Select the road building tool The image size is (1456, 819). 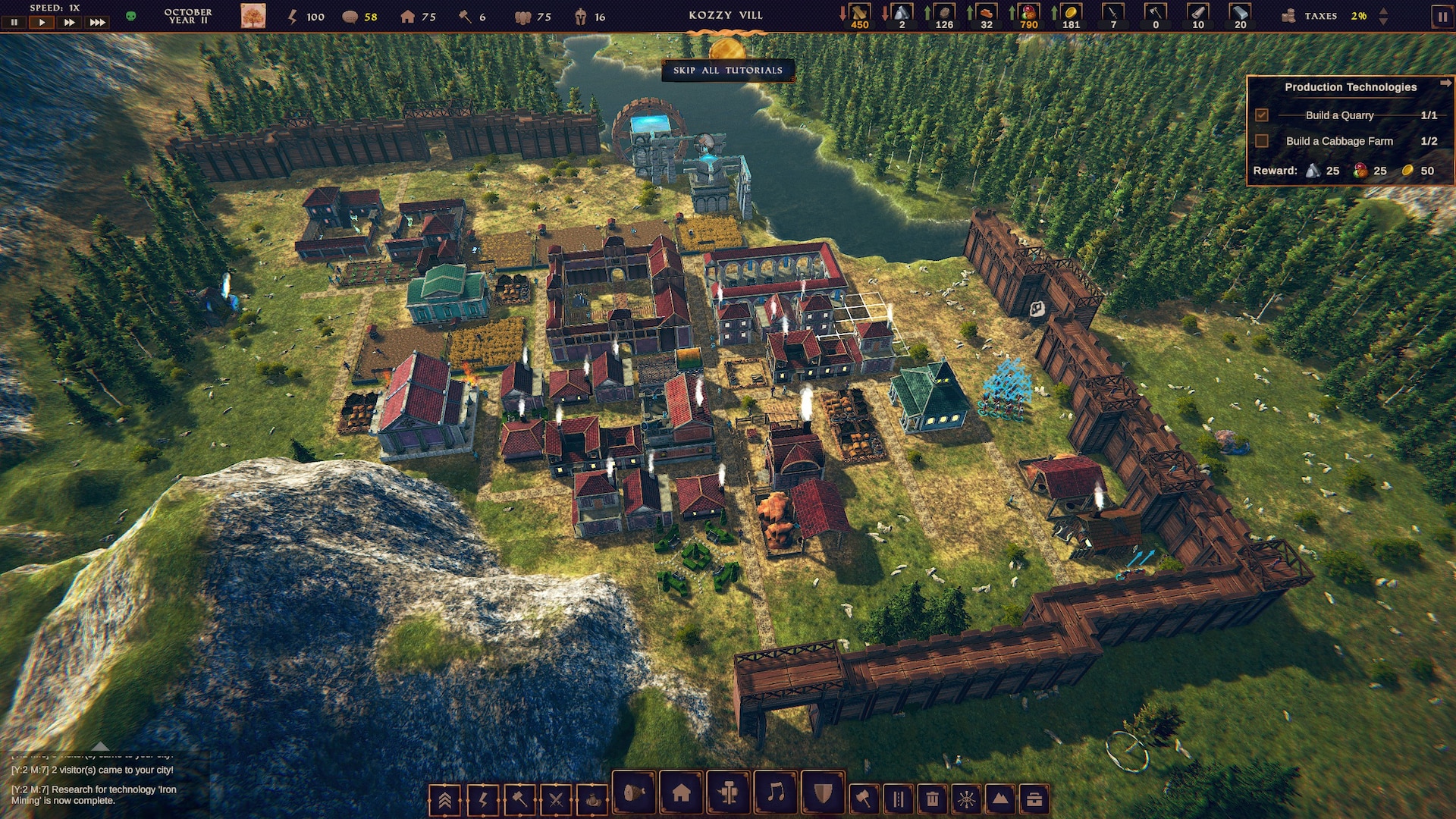898,799
